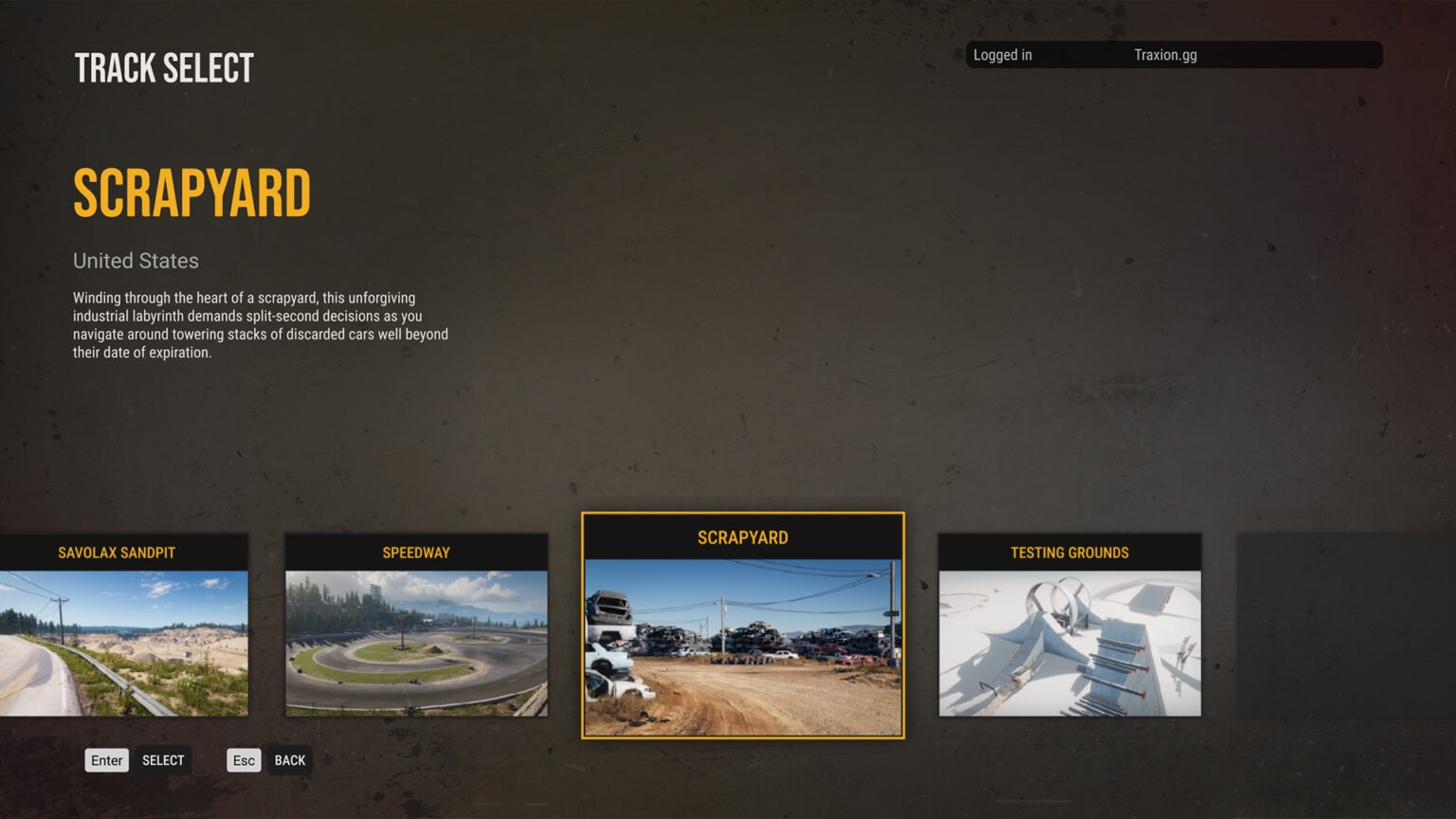Click the highlighted Scrapyard track thumbnail
Image resolution: width=1456 pixels, height=819 pixels.
742,645
